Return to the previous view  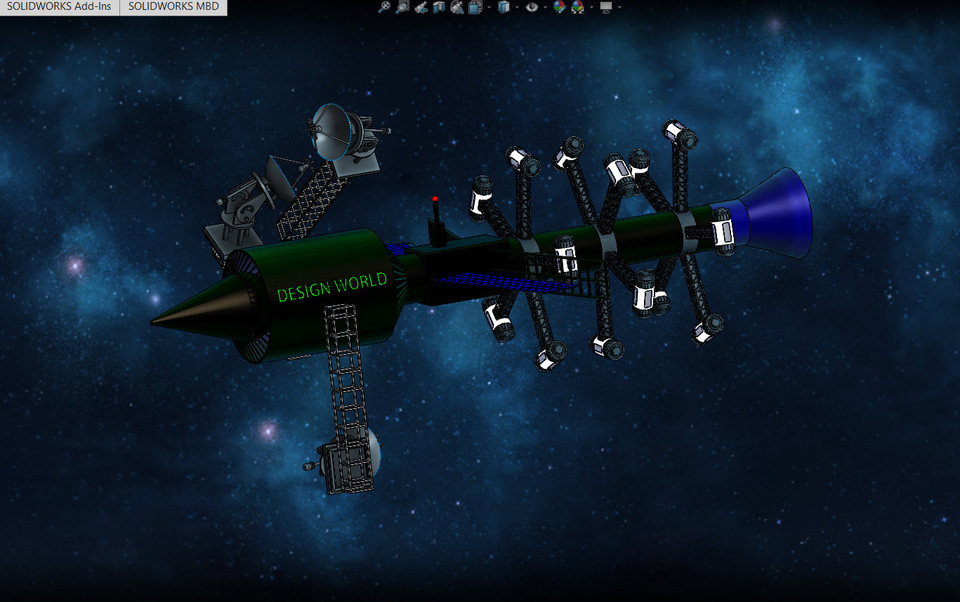421,7
